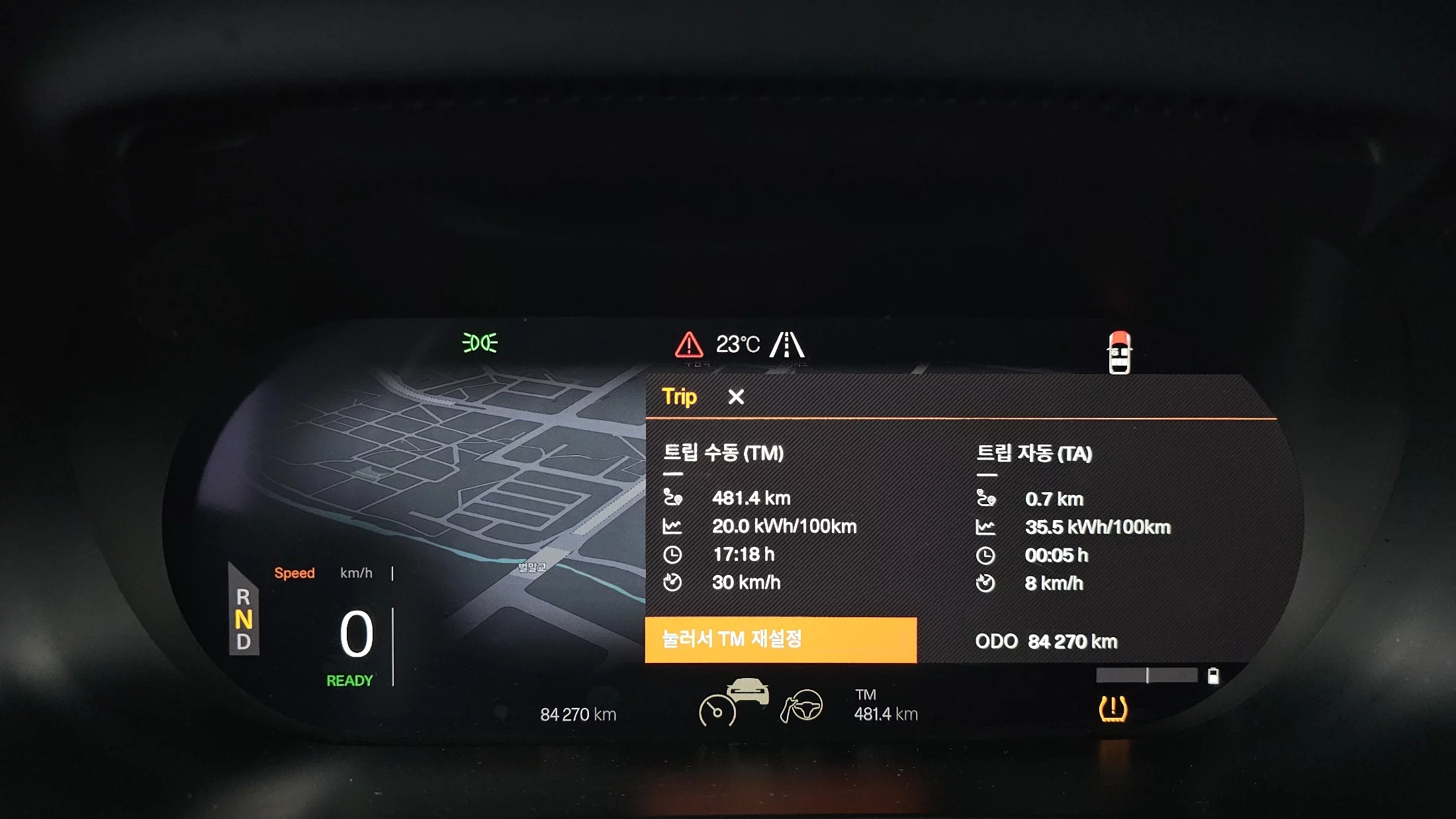Viewport: 1456px width, 819px height.
Task: Tap the hand on steering wheel icon
Action: point(801,706)
